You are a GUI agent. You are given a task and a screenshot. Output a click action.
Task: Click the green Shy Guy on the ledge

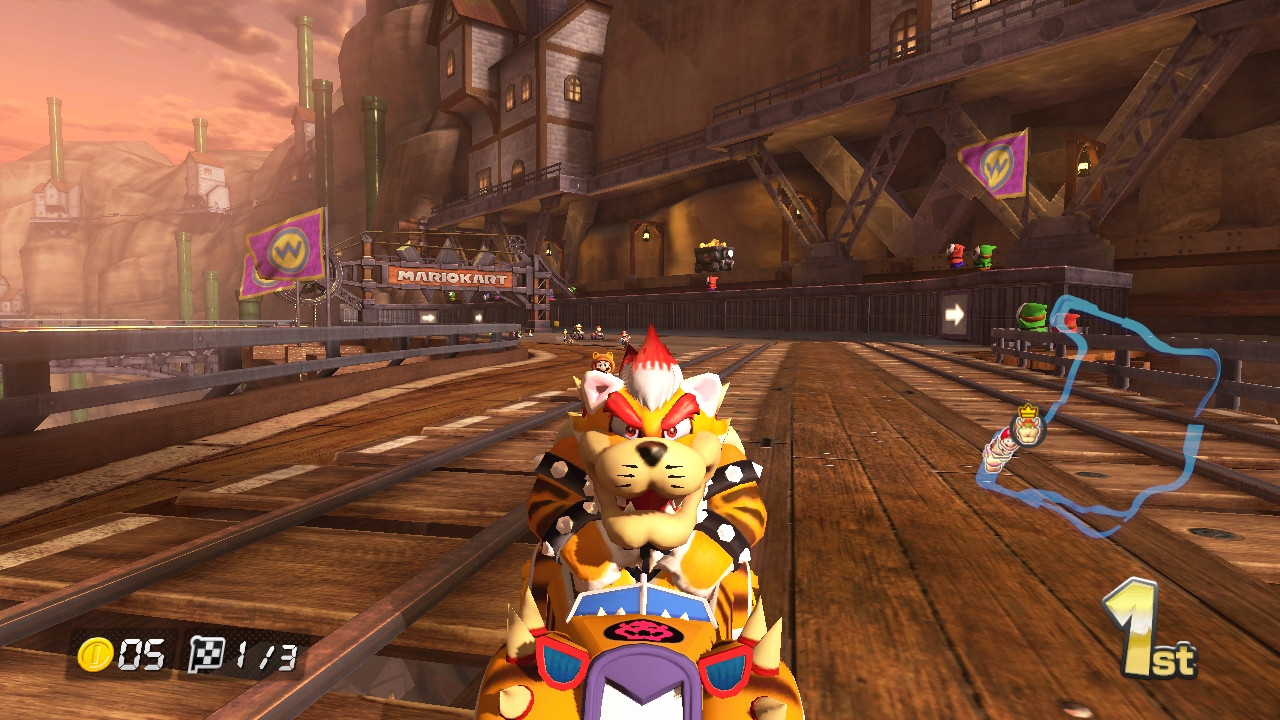coord(1032,317)
